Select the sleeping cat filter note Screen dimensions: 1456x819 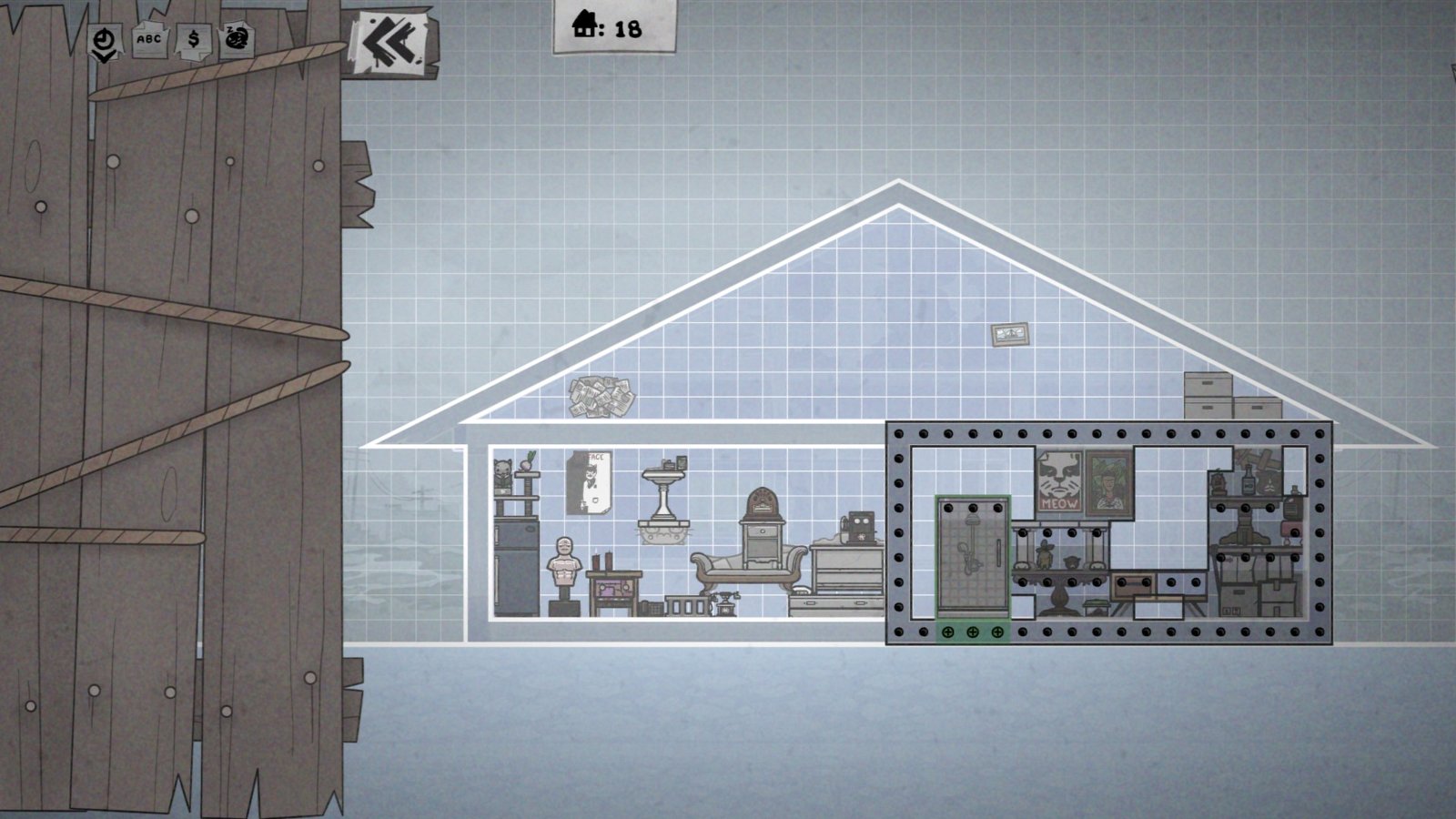237,39
